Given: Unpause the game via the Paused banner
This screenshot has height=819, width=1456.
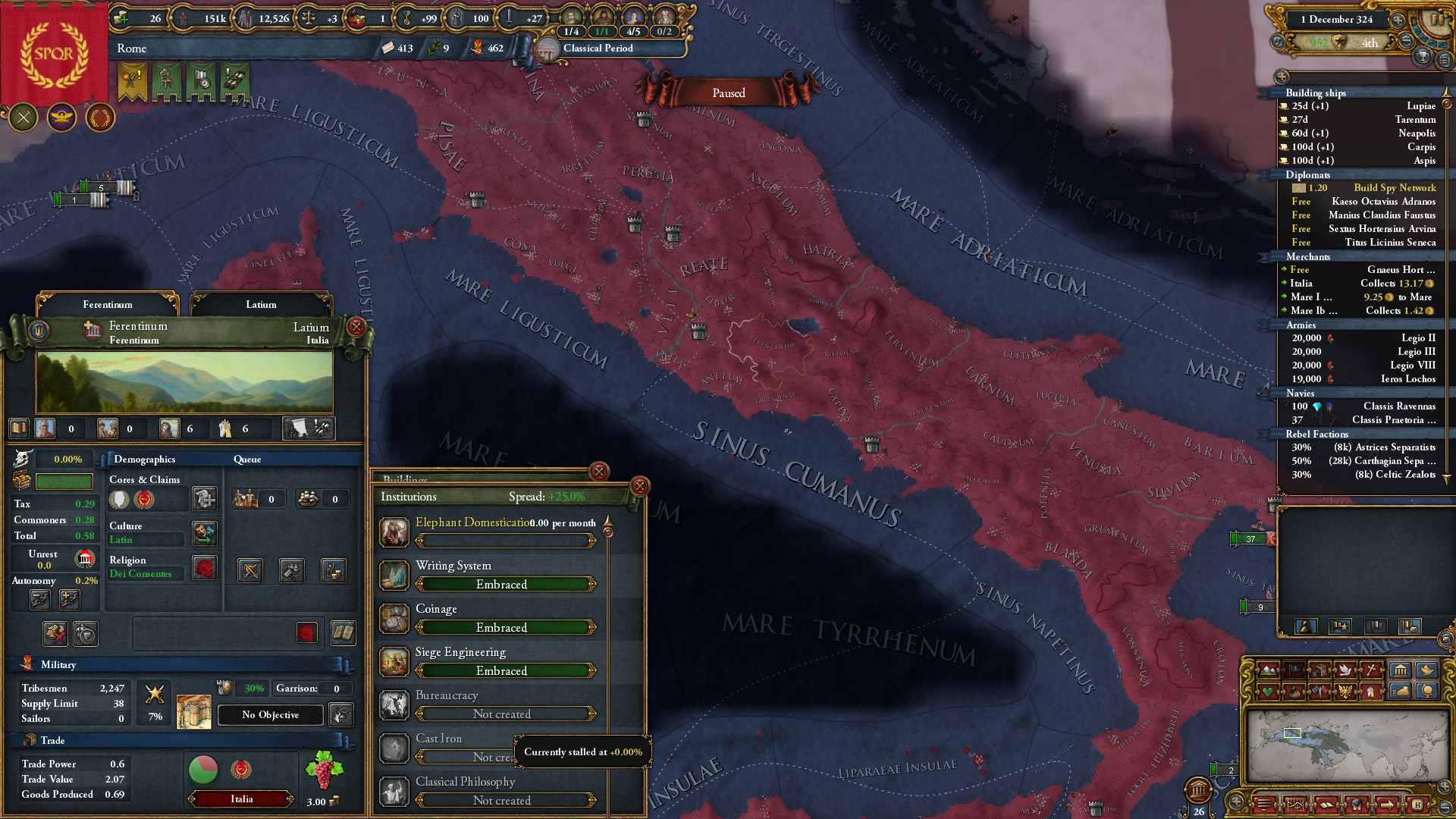Looking at the screenshot, I should pos(728,93).
